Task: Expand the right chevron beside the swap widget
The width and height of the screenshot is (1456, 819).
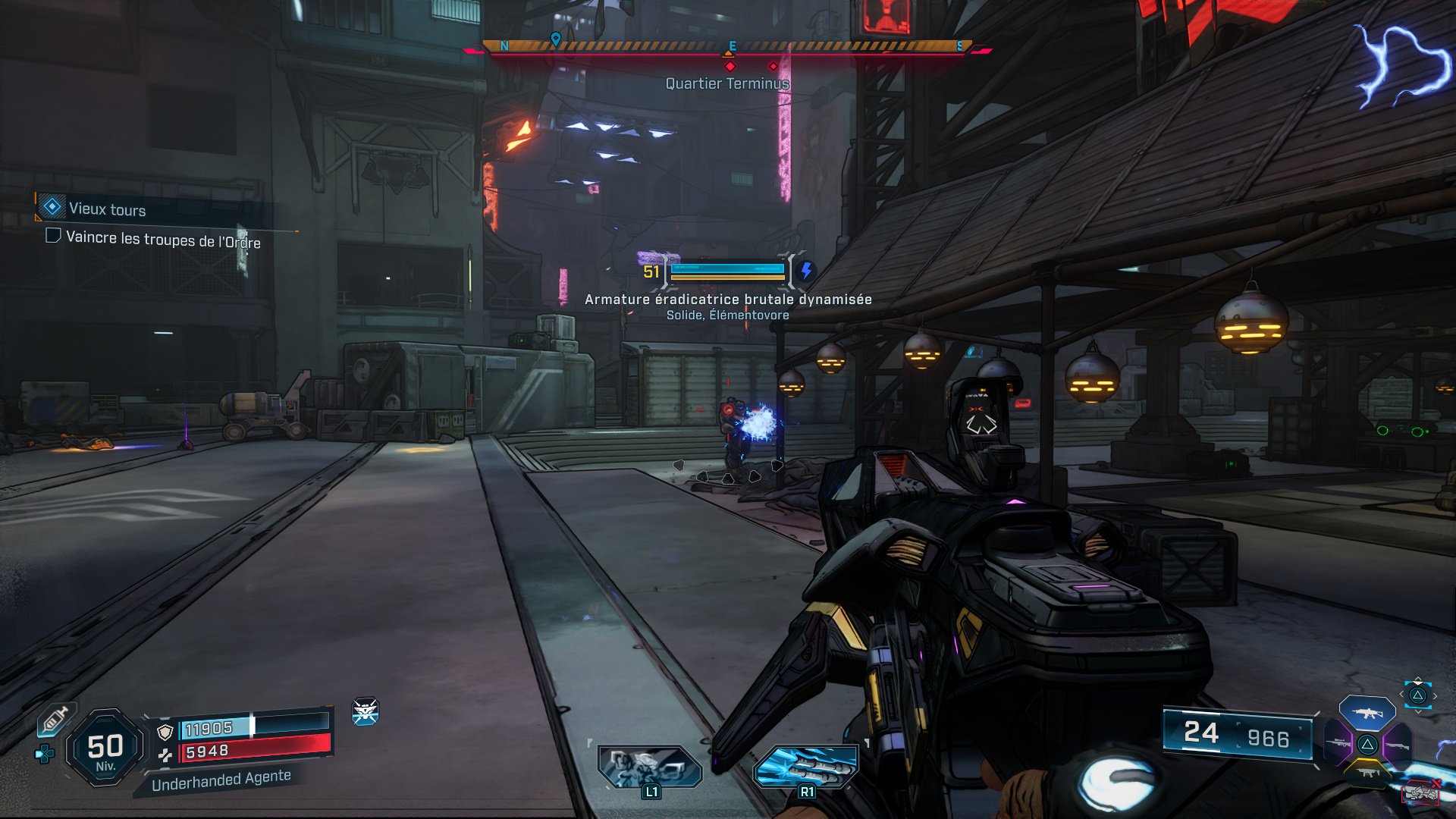Action: pos(1436,695)
